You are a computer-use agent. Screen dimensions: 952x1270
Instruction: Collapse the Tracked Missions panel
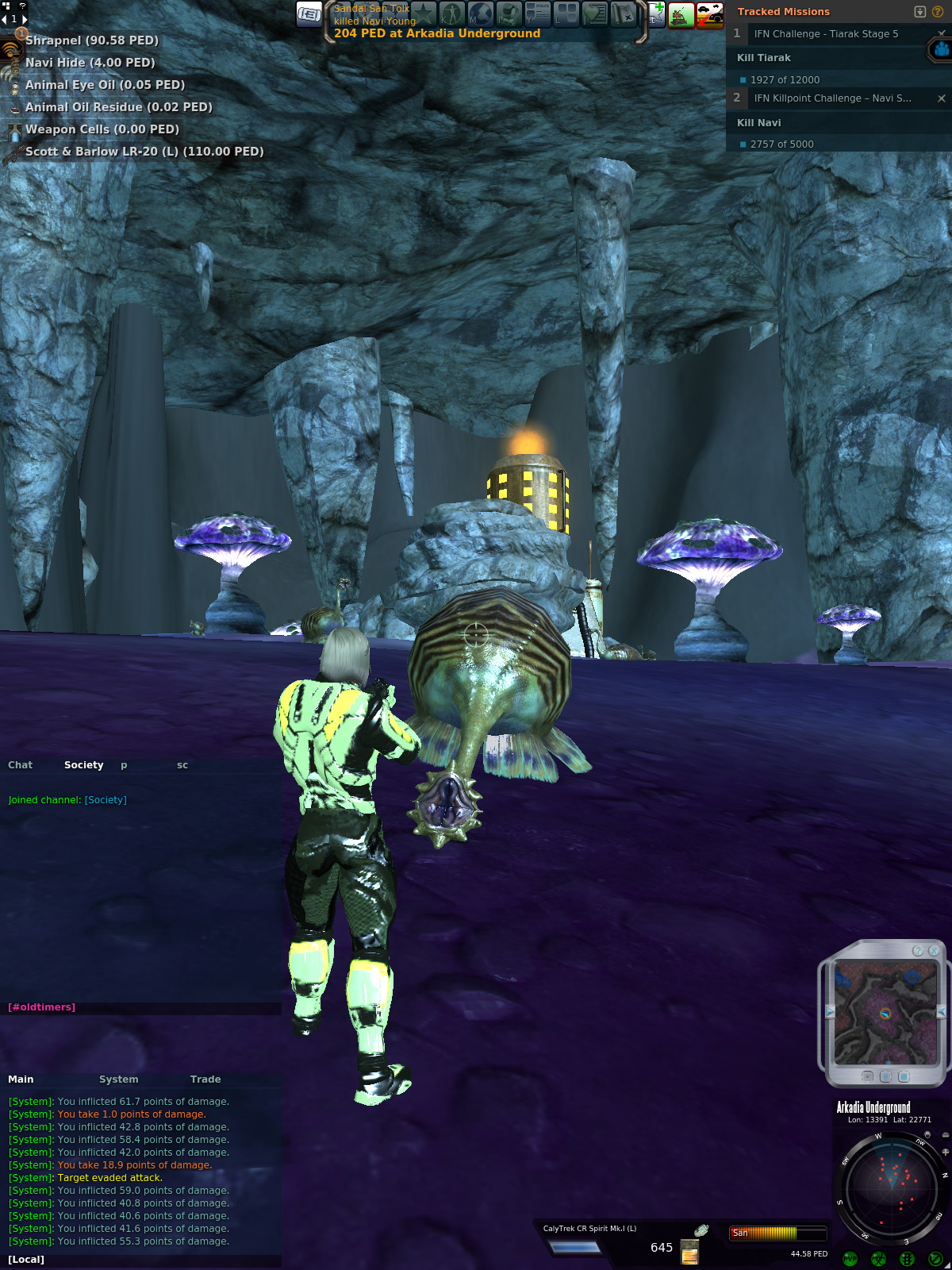click(920, 12)
